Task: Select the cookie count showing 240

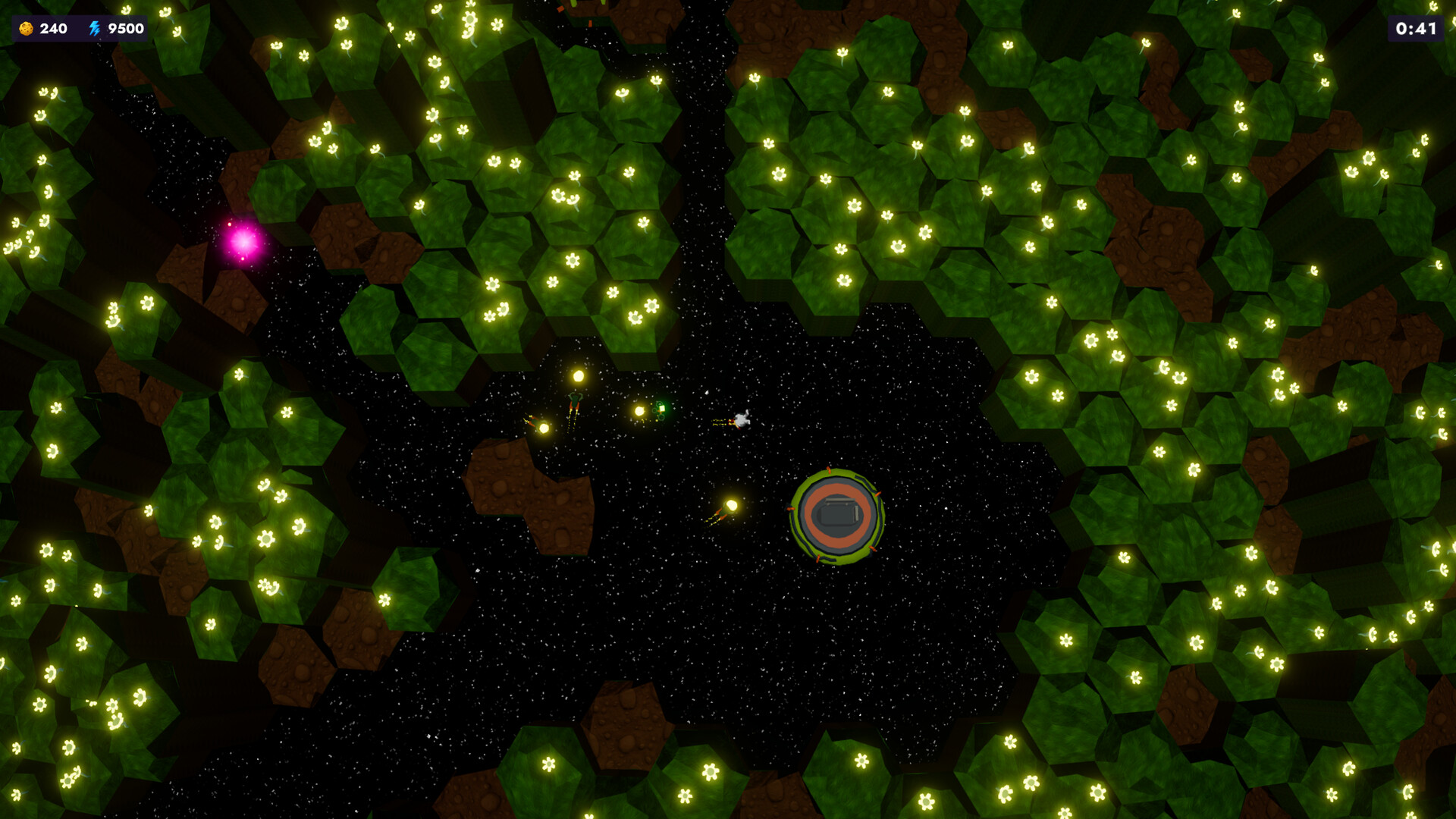Action: pos(52,30)
